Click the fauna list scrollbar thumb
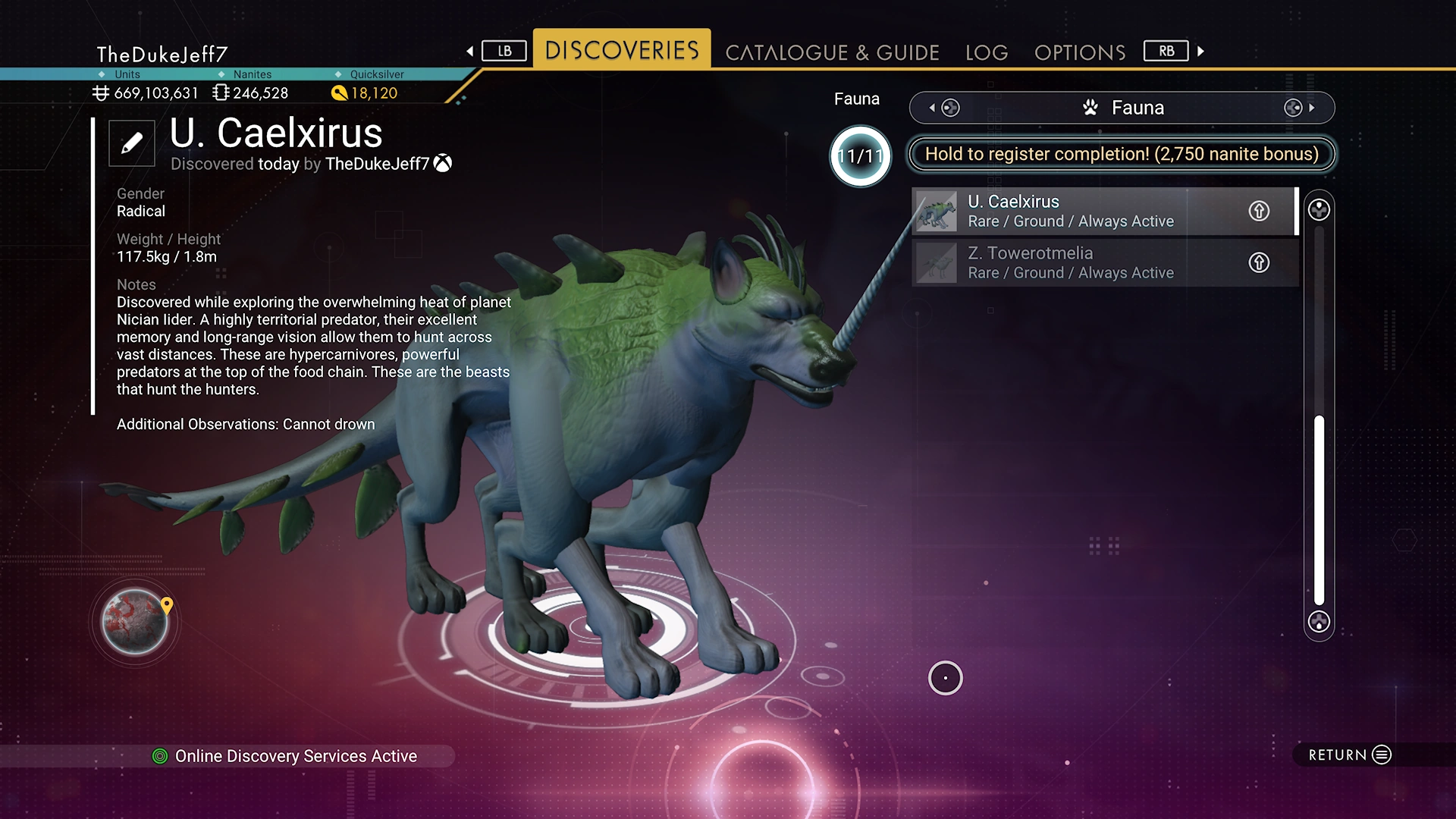 [1319, 510]
